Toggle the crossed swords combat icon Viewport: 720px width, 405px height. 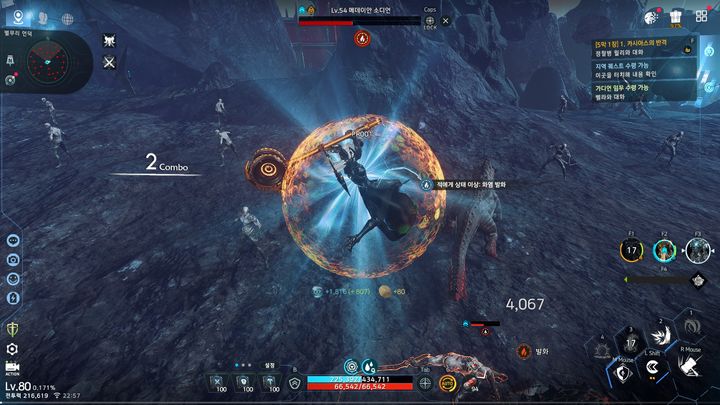[x=110, y=63]
